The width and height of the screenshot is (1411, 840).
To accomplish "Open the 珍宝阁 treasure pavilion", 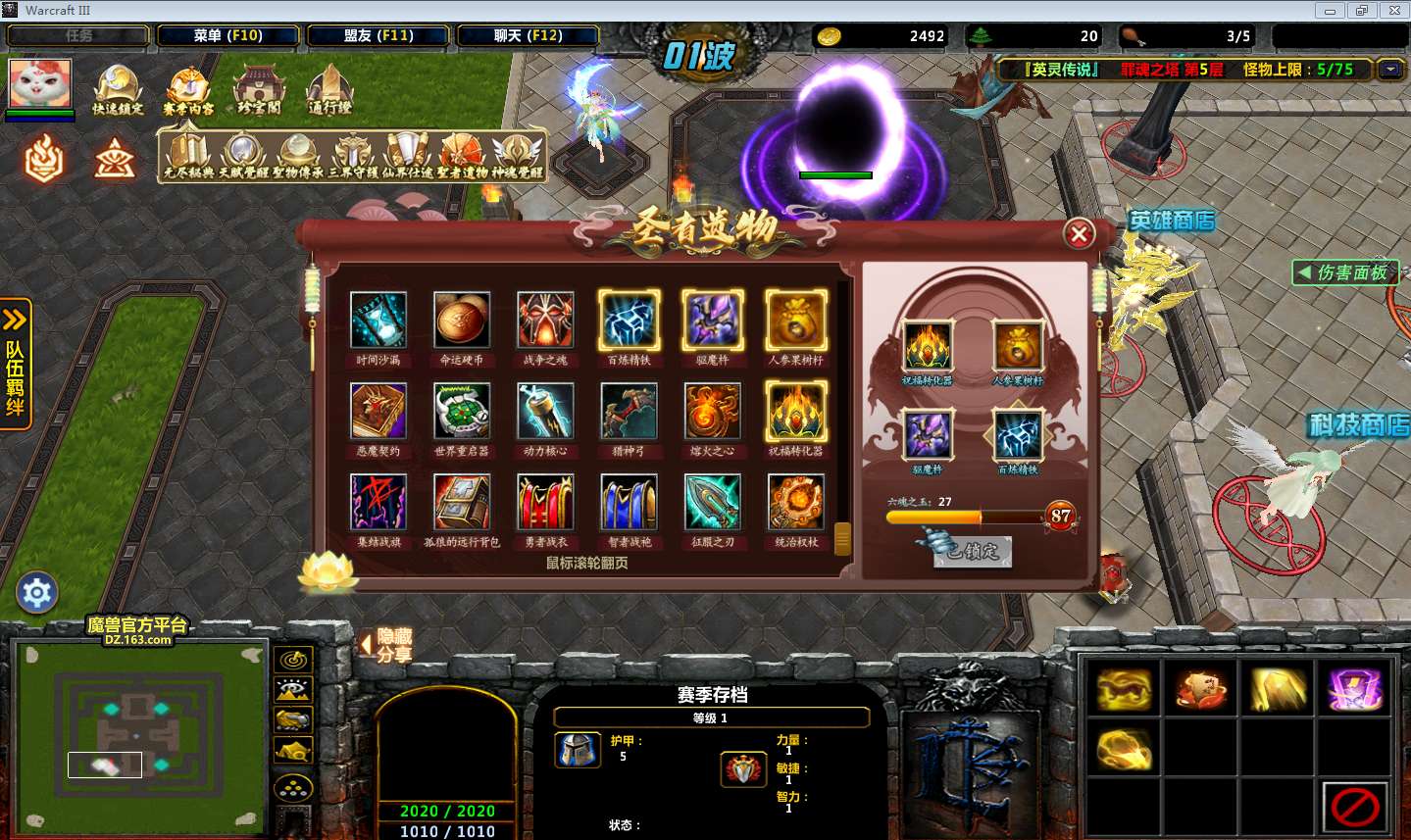I will (x=259, y=89).
